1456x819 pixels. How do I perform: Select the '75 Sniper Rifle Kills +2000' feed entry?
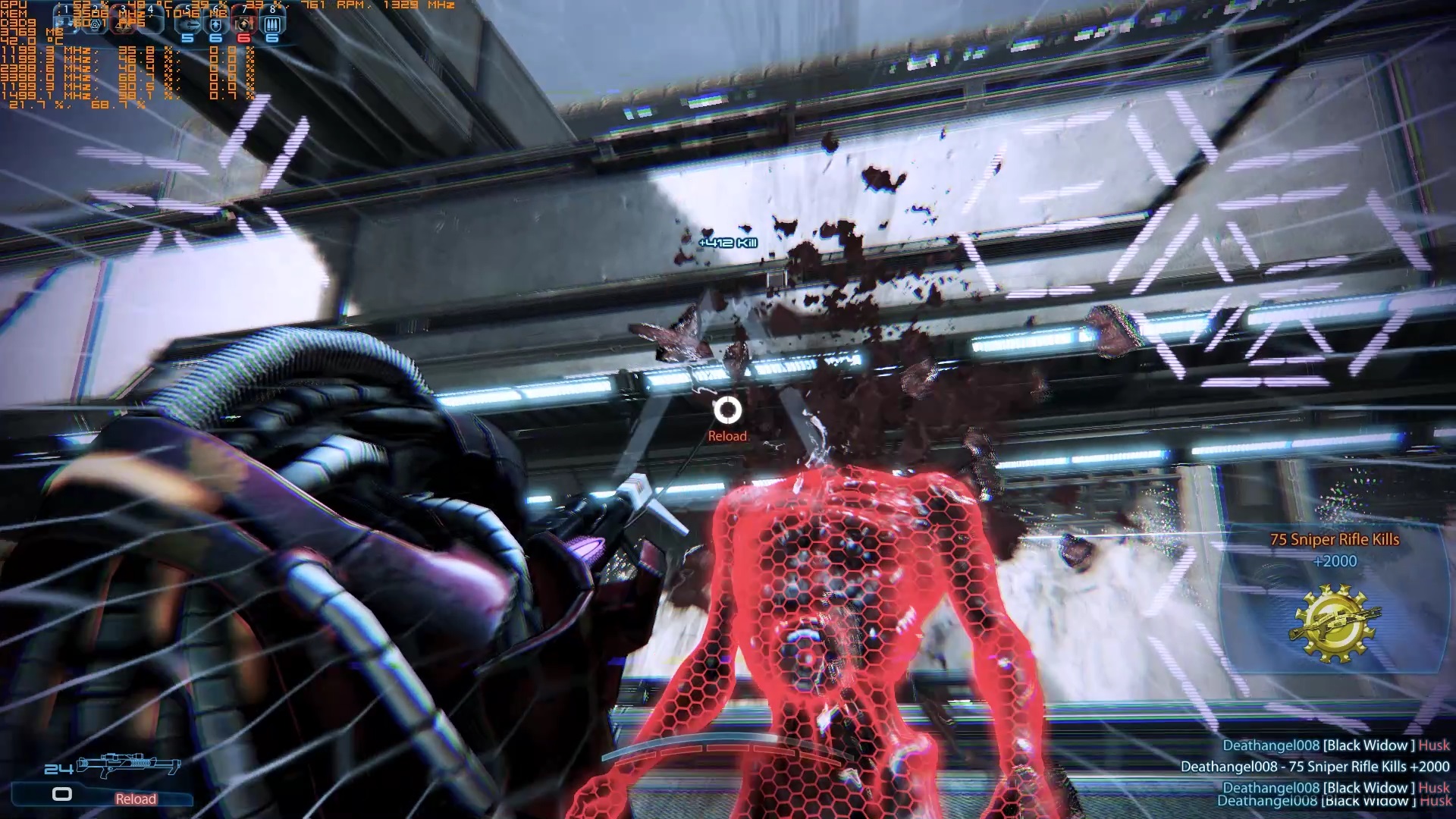[1314, 767]
